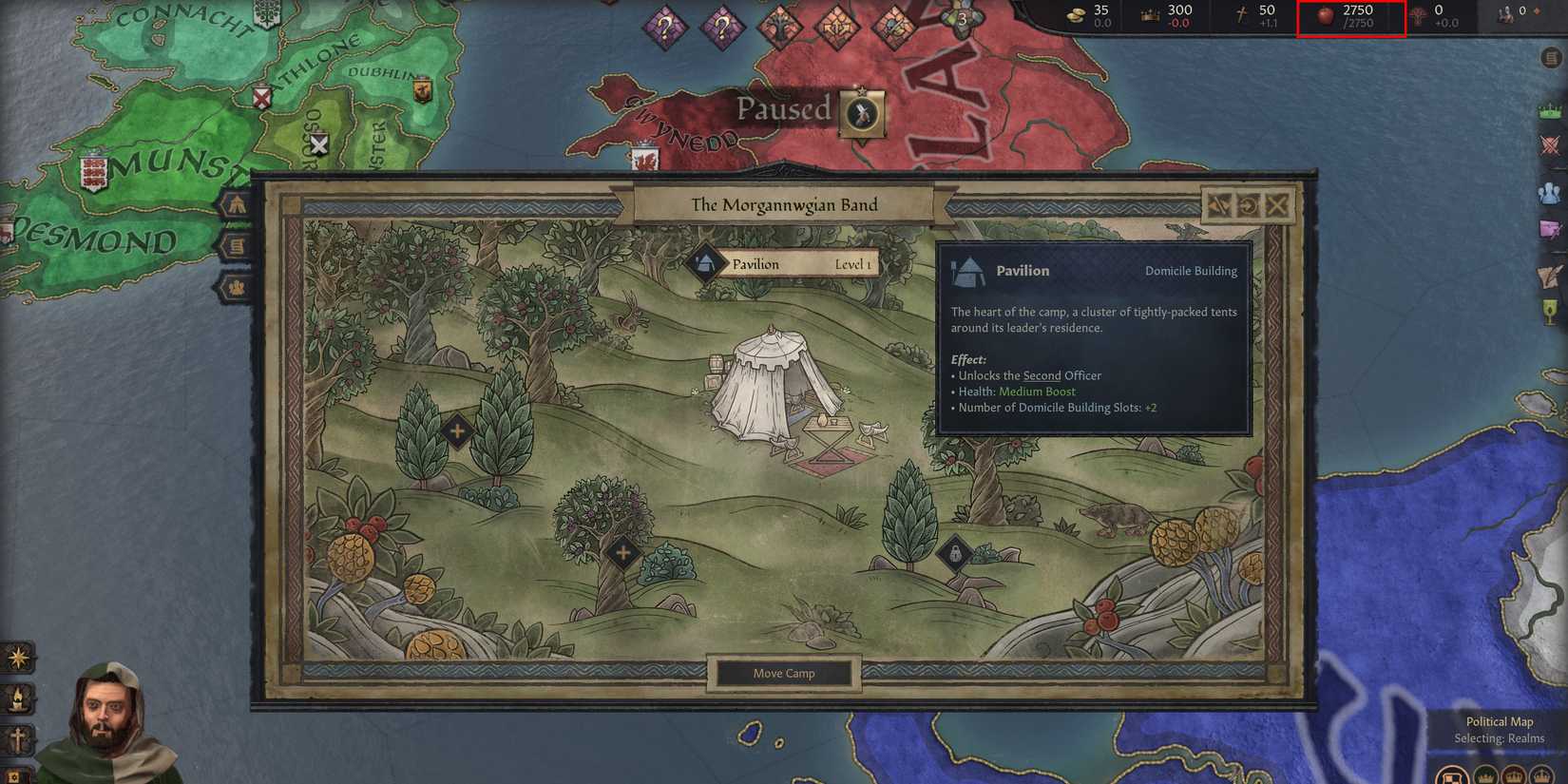This screenshot has height=784, width=1568.
Task: Click the Move Camp button
Action: [x=784, y=674]
